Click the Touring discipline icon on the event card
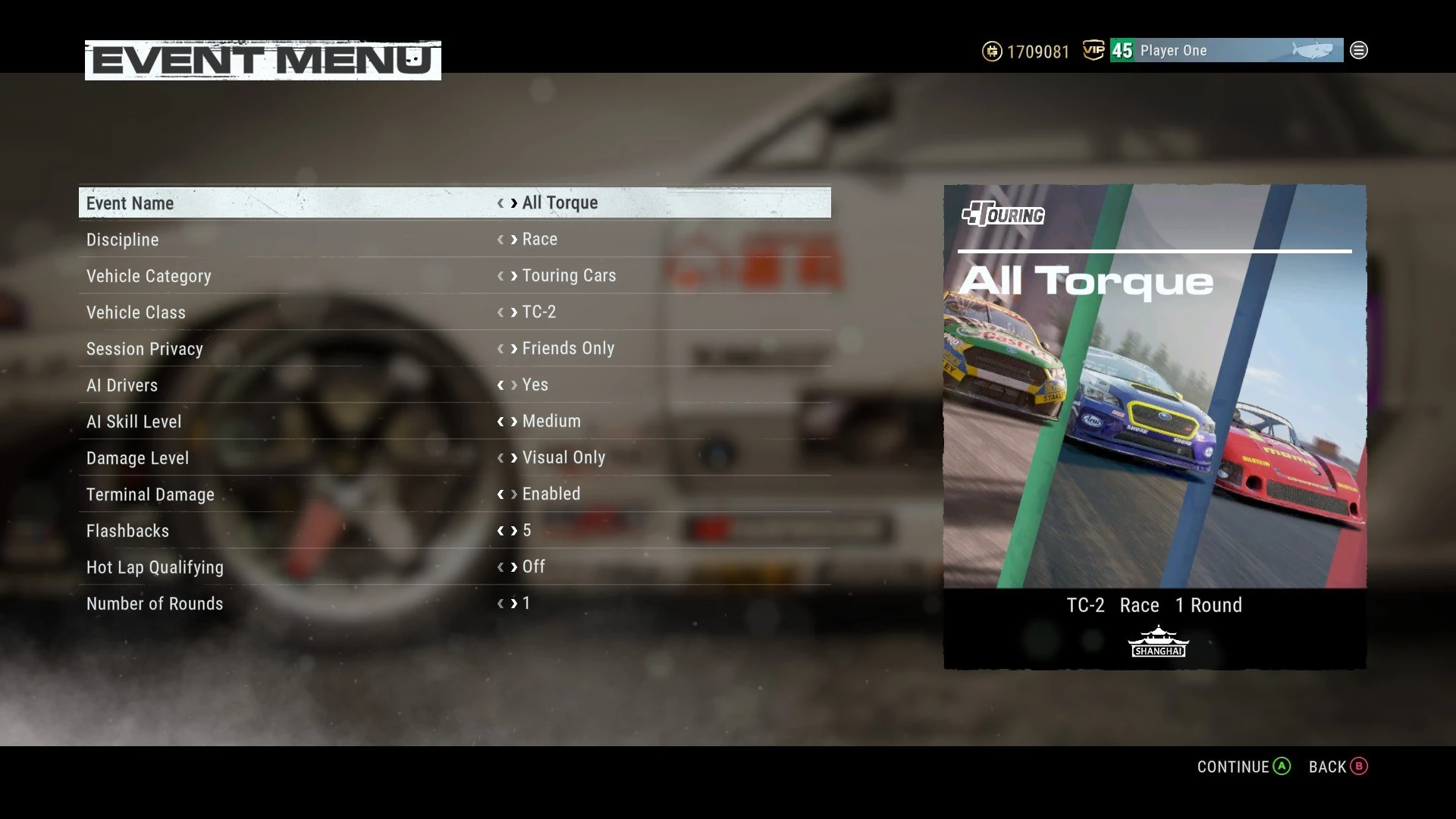1456x819 pixels. pos(1003,215)
